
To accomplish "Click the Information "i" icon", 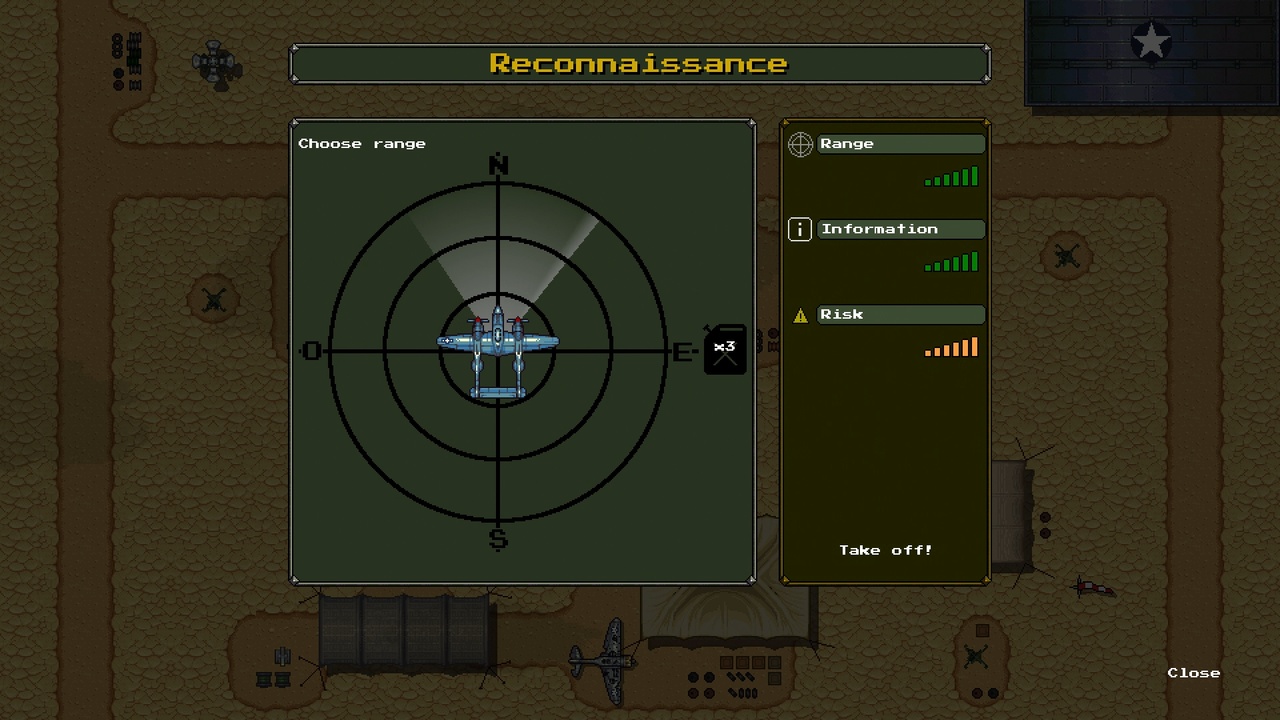I will coord(799,229).
